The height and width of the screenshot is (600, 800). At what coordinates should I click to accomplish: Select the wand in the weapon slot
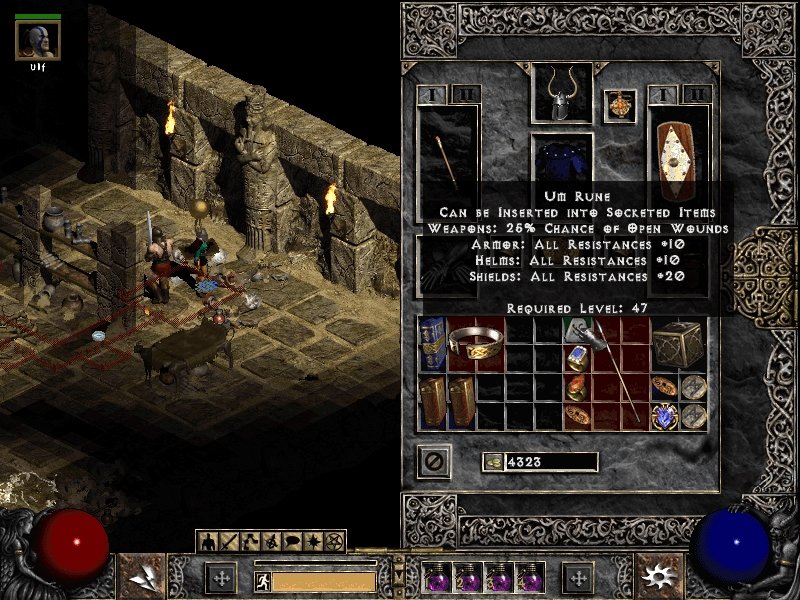pyautogui.click(x=447, y=163)
